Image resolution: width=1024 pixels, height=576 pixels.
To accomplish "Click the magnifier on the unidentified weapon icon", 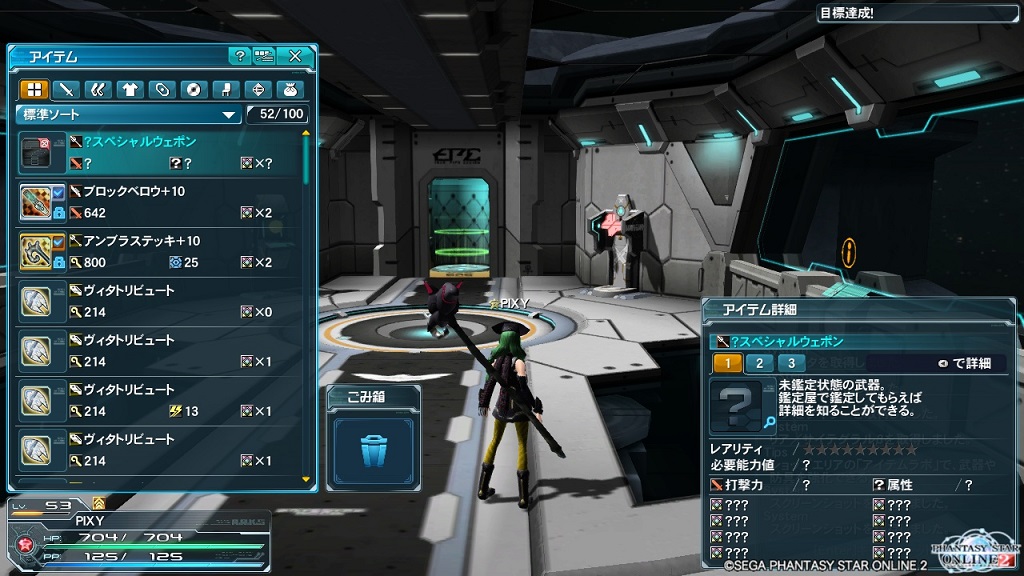I will click(x=769, y=422).
